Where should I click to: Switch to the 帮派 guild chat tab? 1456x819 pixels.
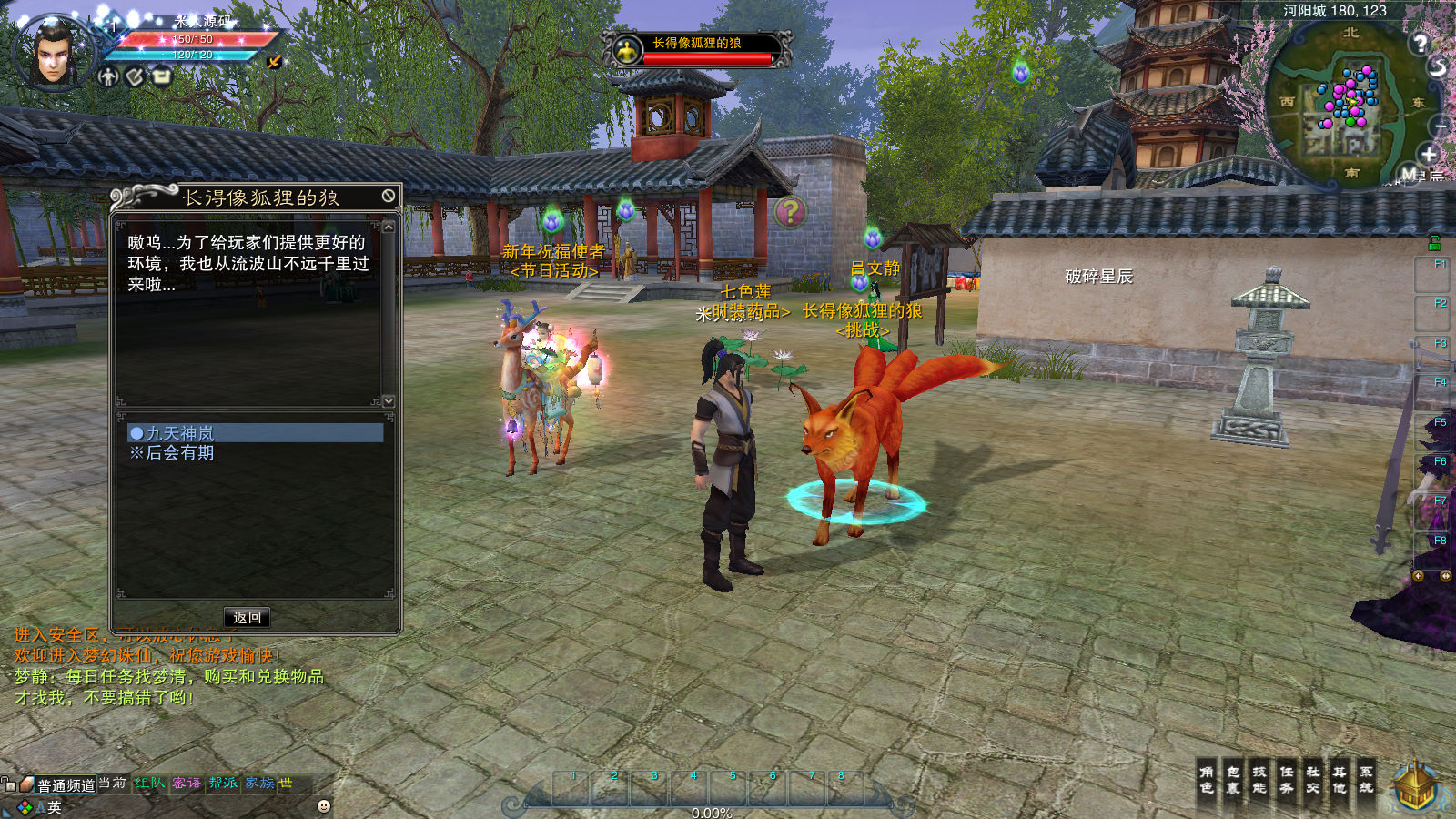click(x=223, y=784)
